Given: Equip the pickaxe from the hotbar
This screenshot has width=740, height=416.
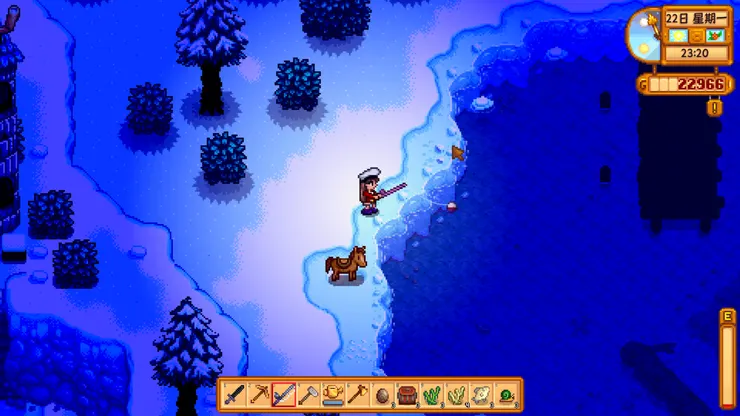Looking at the screenshot, I should coord(259,395).
